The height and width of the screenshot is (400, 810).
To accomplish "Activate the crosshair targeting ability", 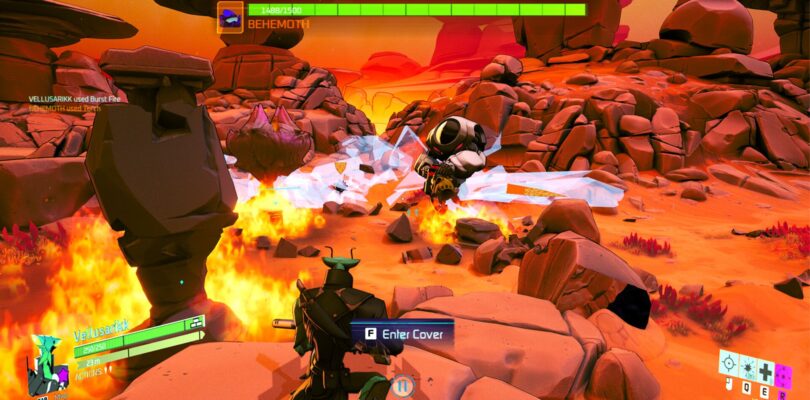I will [727, 363].
